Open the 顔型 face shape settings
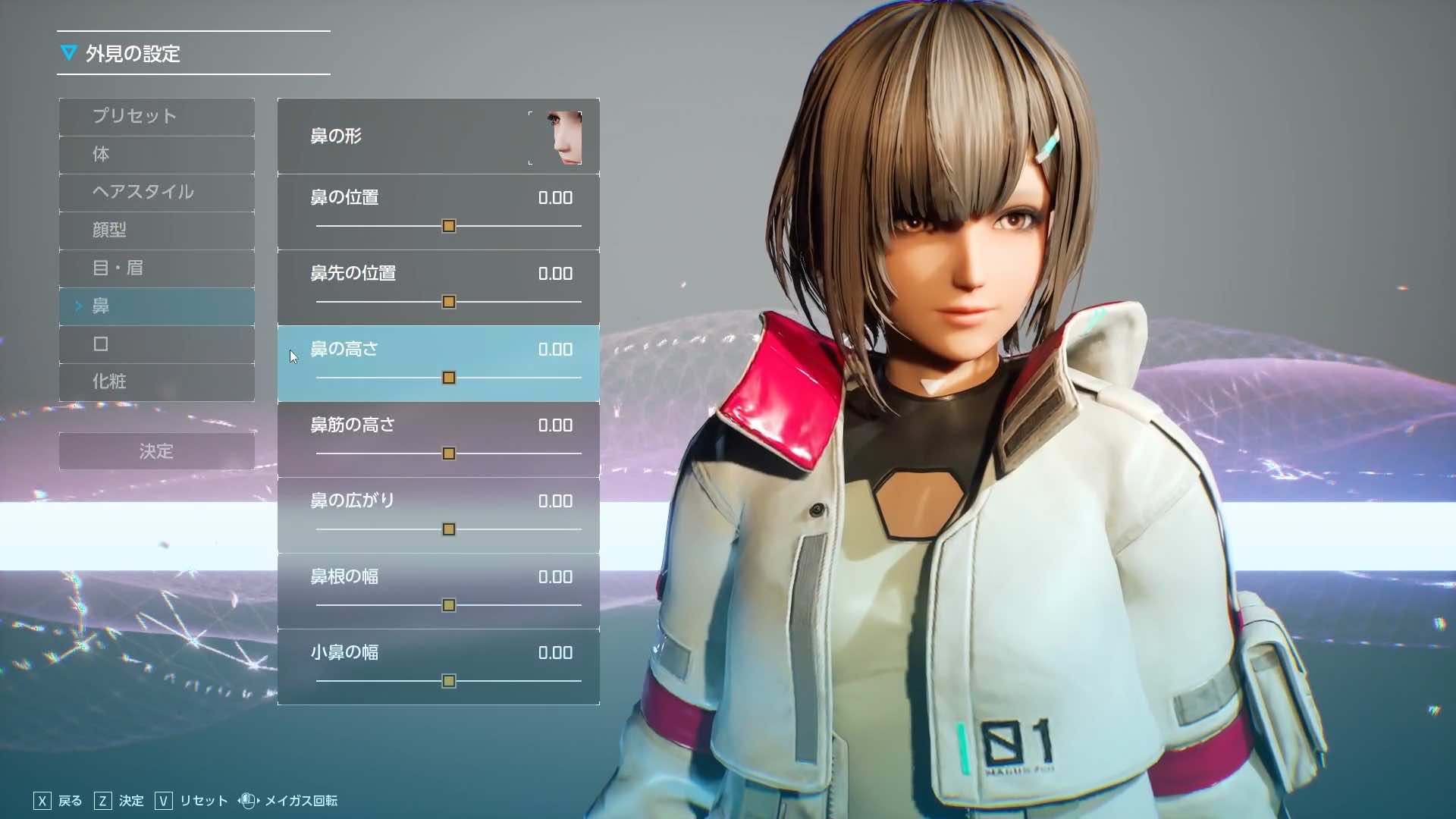 pyautogui.click(x=156, y=231)
